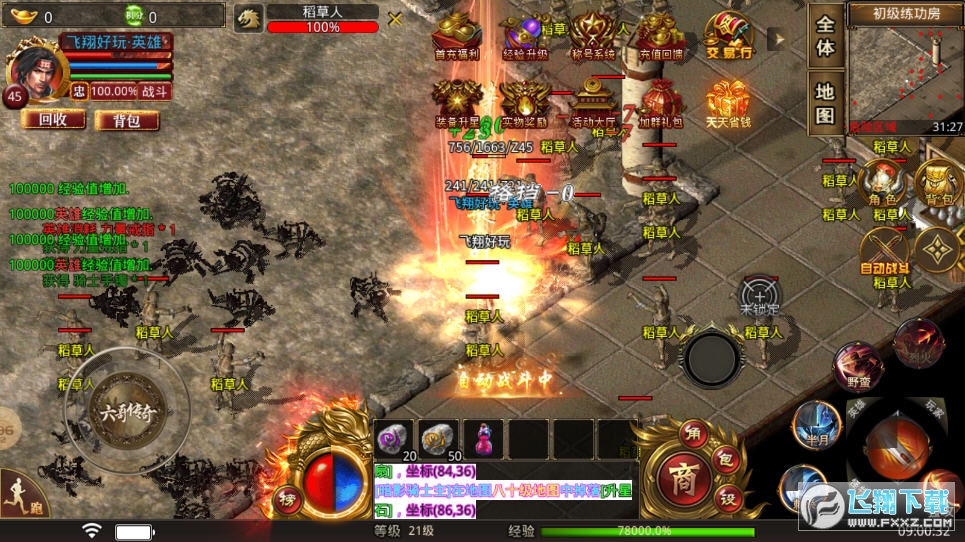
Task: Open 首充福利 first-recharge bonus
Action: [x=456, y=37]
